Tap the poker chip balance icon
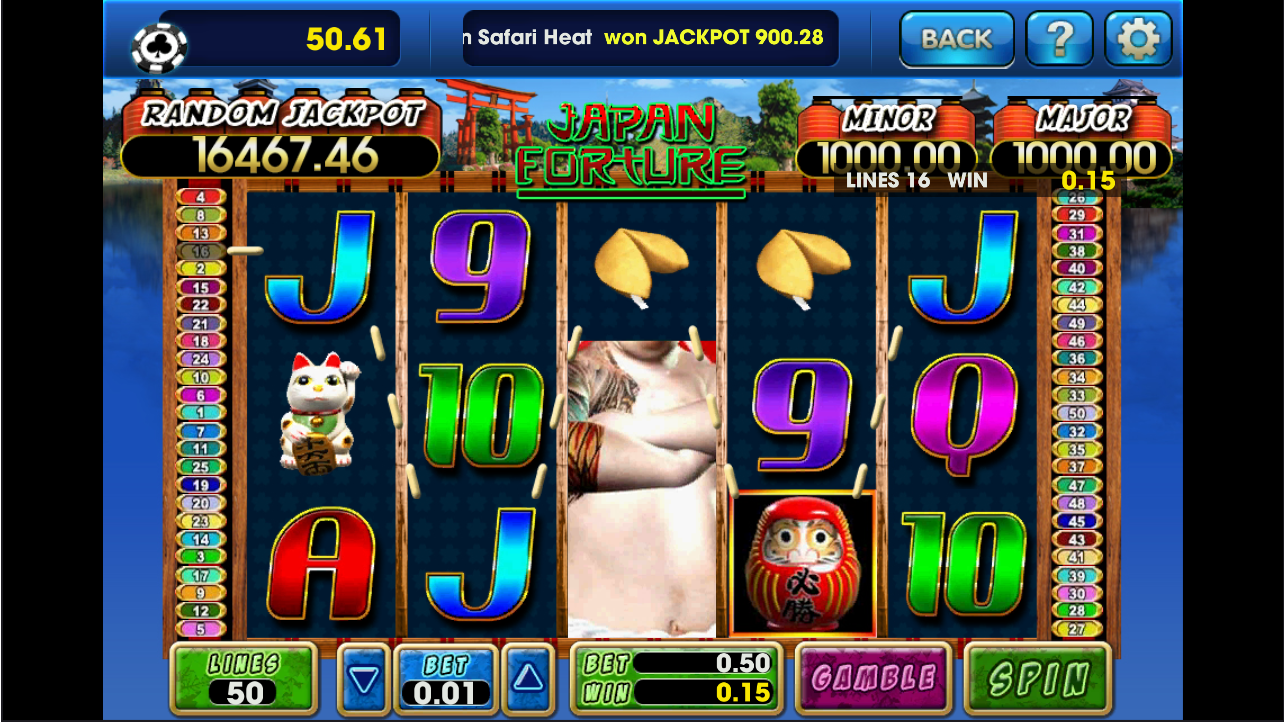The height and width of the screenshot is (722, 1284). pyautogui.click(x=159, y=46)
